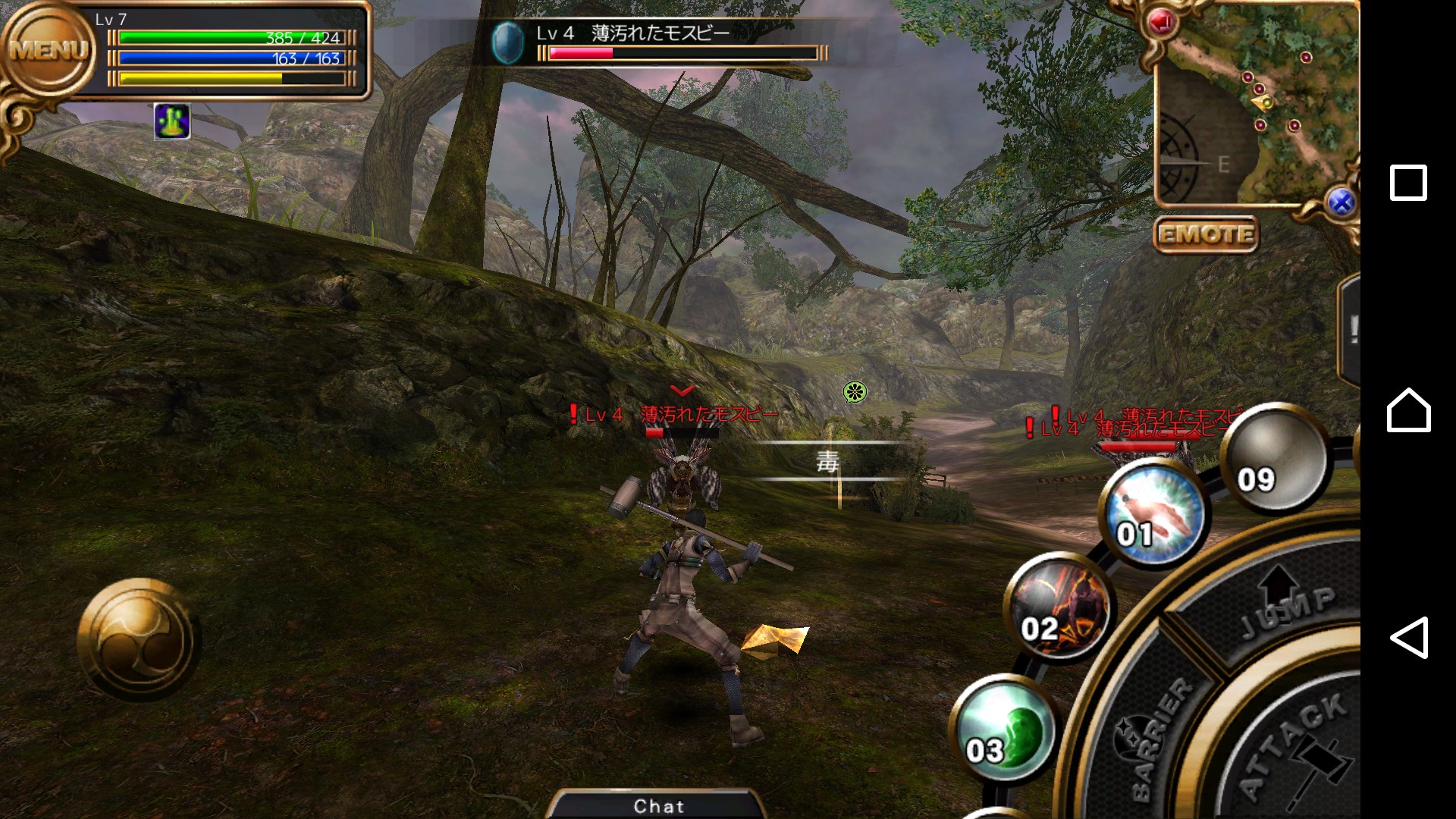Open the Chat tab

(x=658, y=805)
